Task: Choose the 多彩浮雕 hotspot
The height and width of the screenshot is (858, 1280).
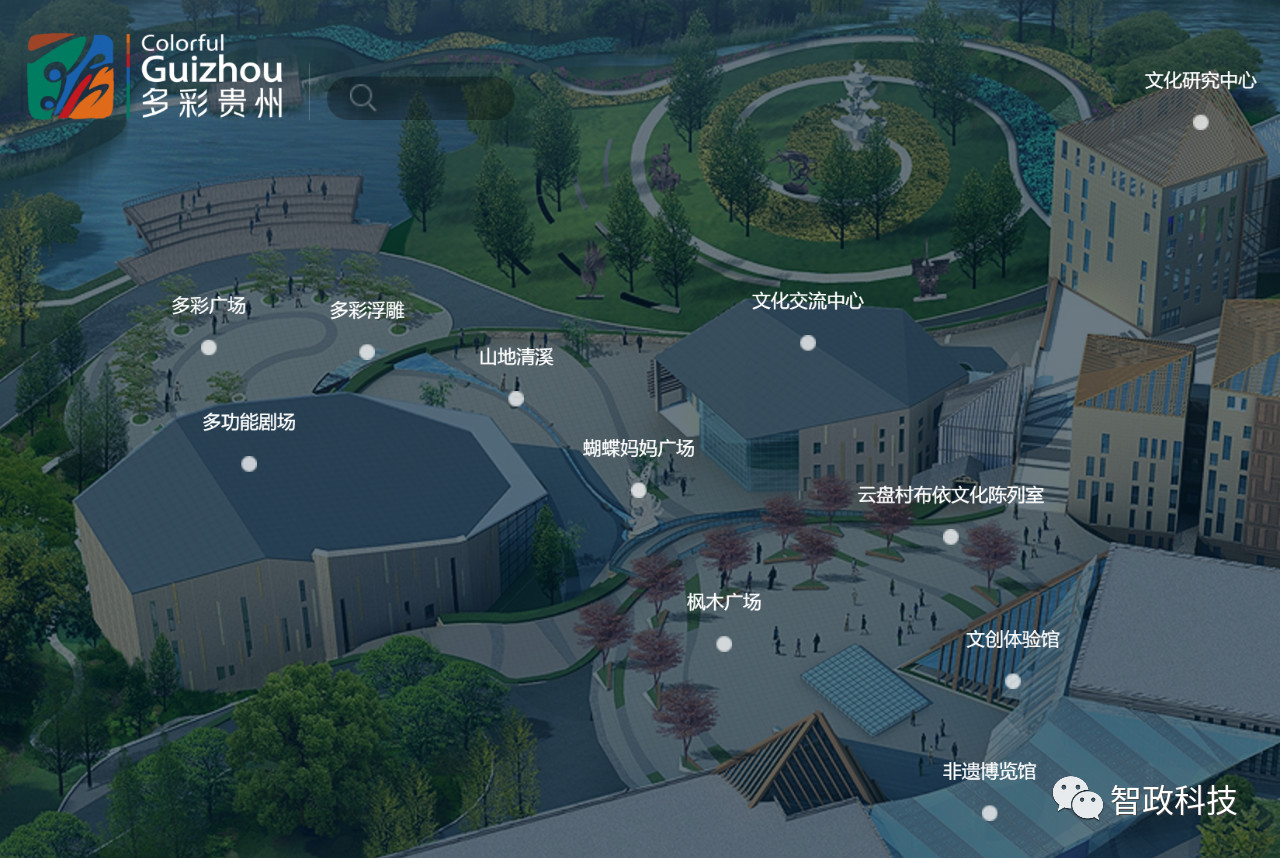Action: pos(367,352)
